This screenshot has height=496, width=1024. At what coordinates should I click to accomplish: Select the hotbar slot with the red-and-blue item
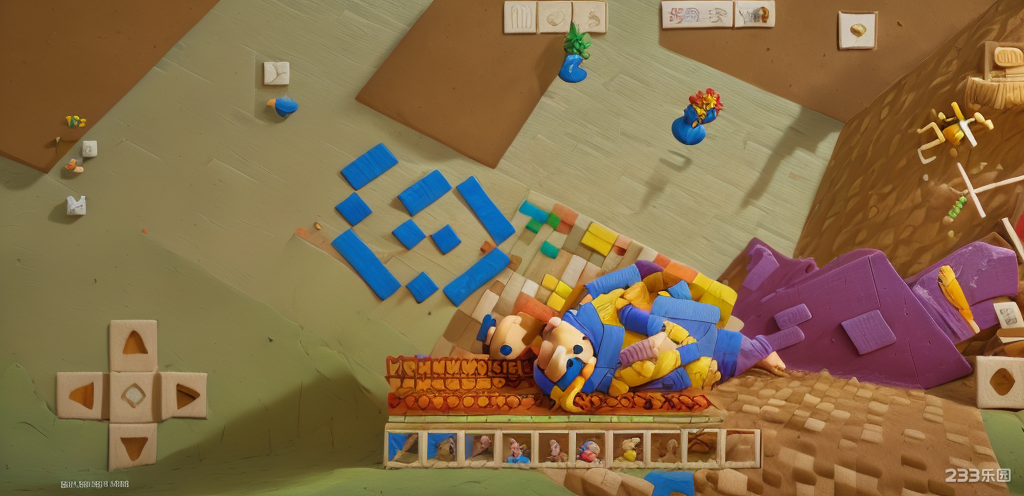click(x=590, y=449)
